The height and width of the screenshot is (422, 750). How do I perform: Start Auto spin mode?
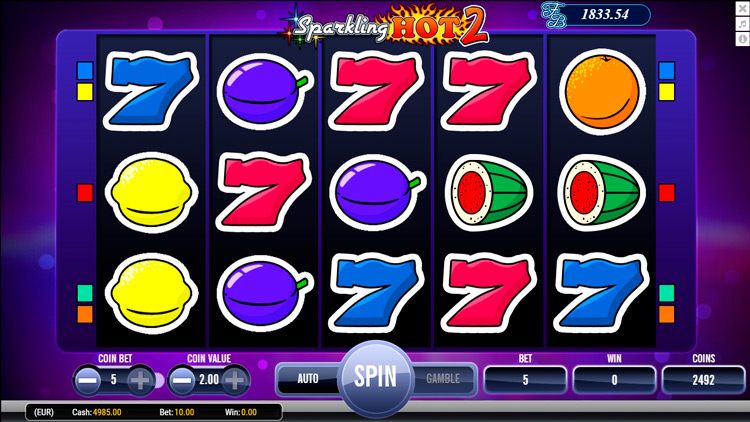click(308, 379)
